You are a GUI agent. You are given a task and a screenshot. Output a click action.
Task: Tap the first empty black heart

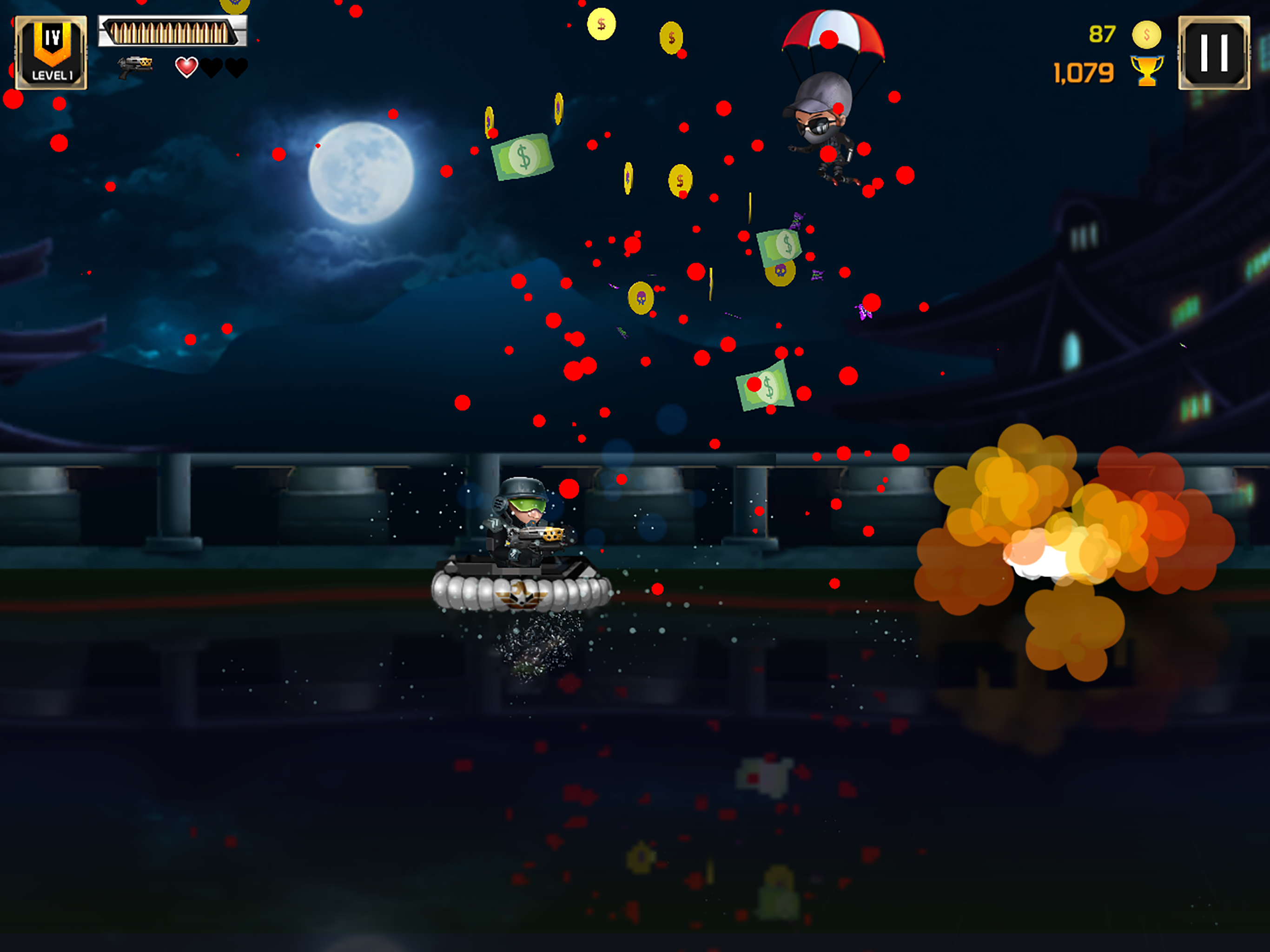point(212,67)
